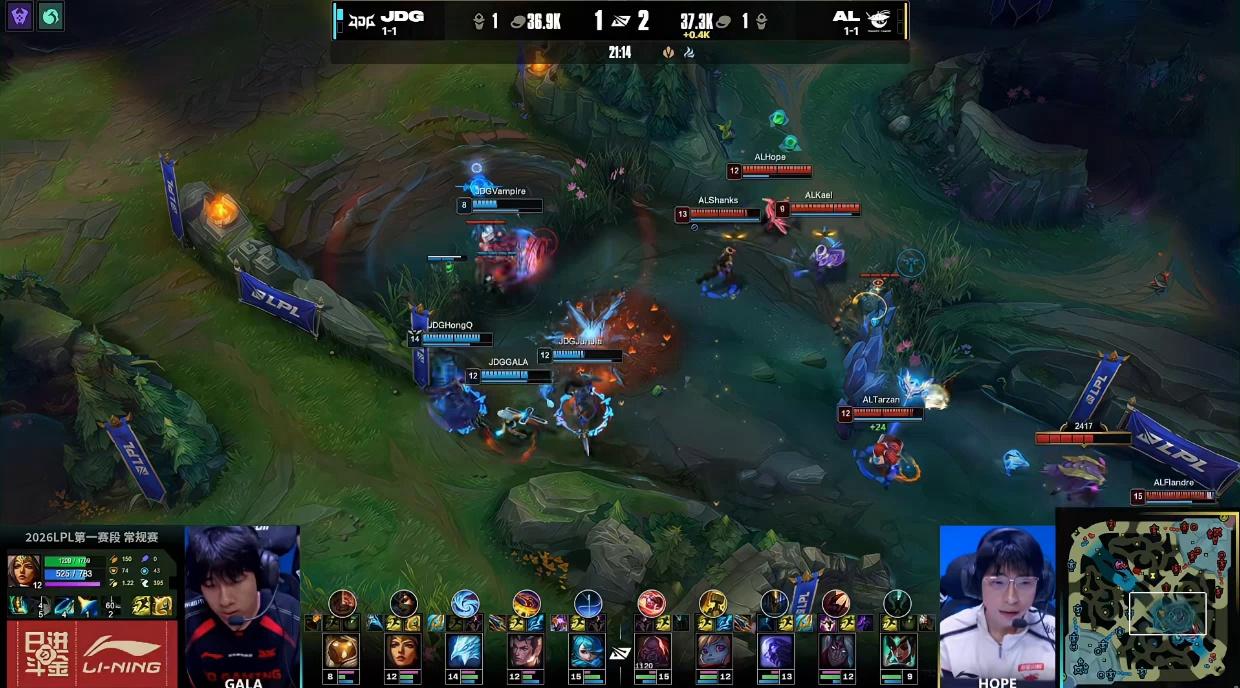This screenshot has width=1240, height=688.
Task: Click the Li-Ning sponsor banner
Action: pos(90,654)
